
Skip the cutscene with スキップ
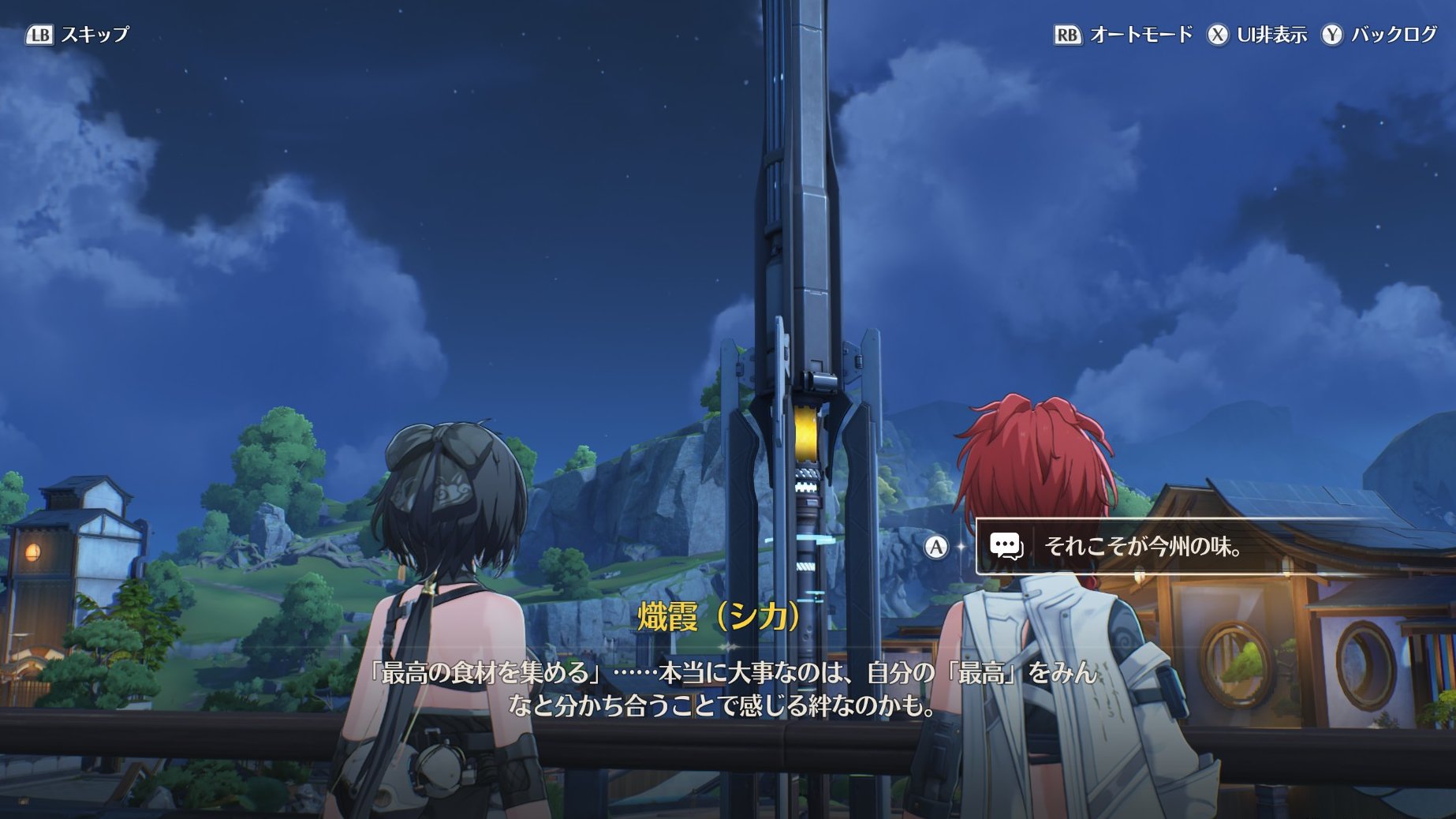(78, 35)
